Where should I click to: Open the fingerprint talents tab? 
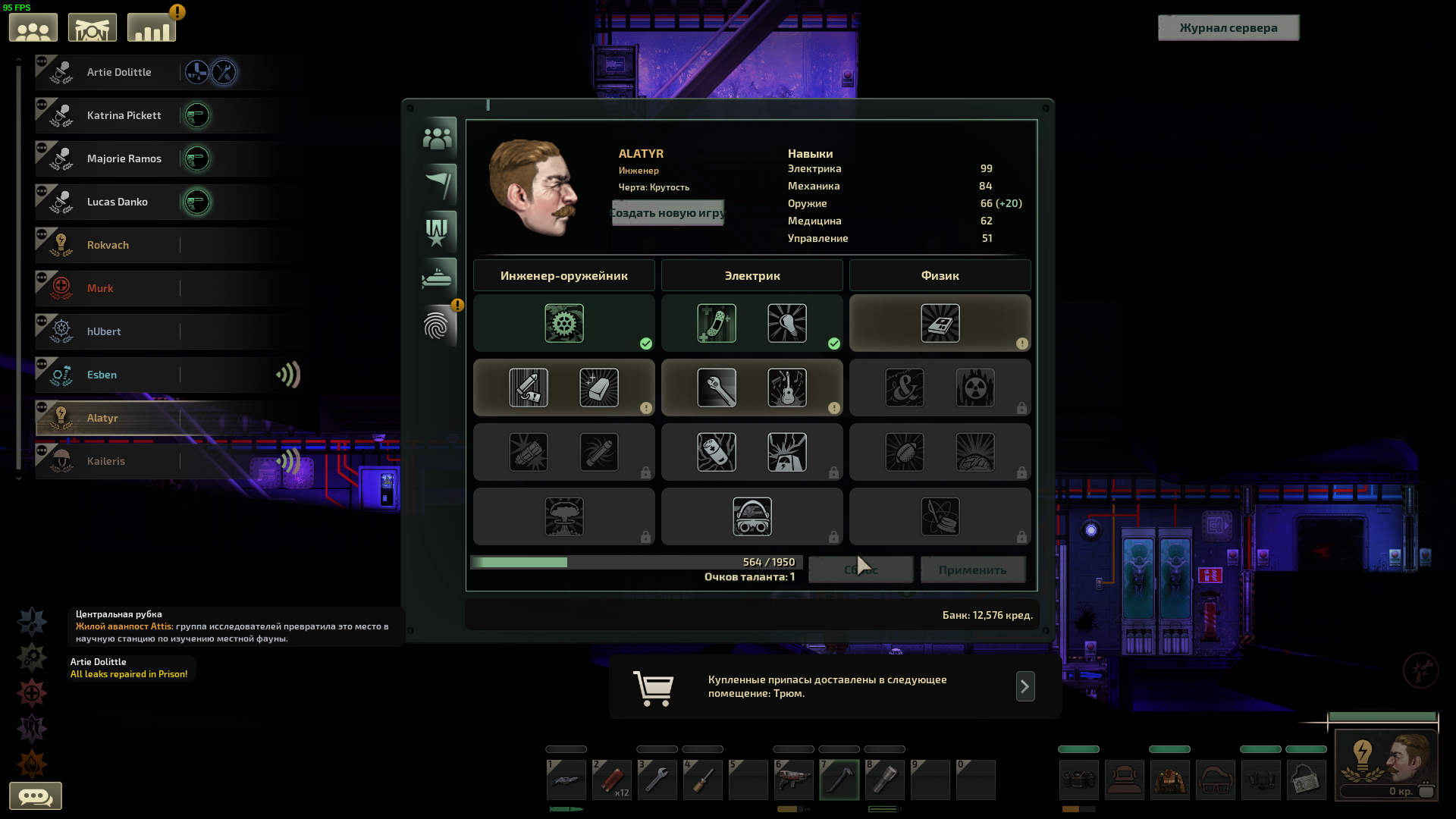(438, 326)
